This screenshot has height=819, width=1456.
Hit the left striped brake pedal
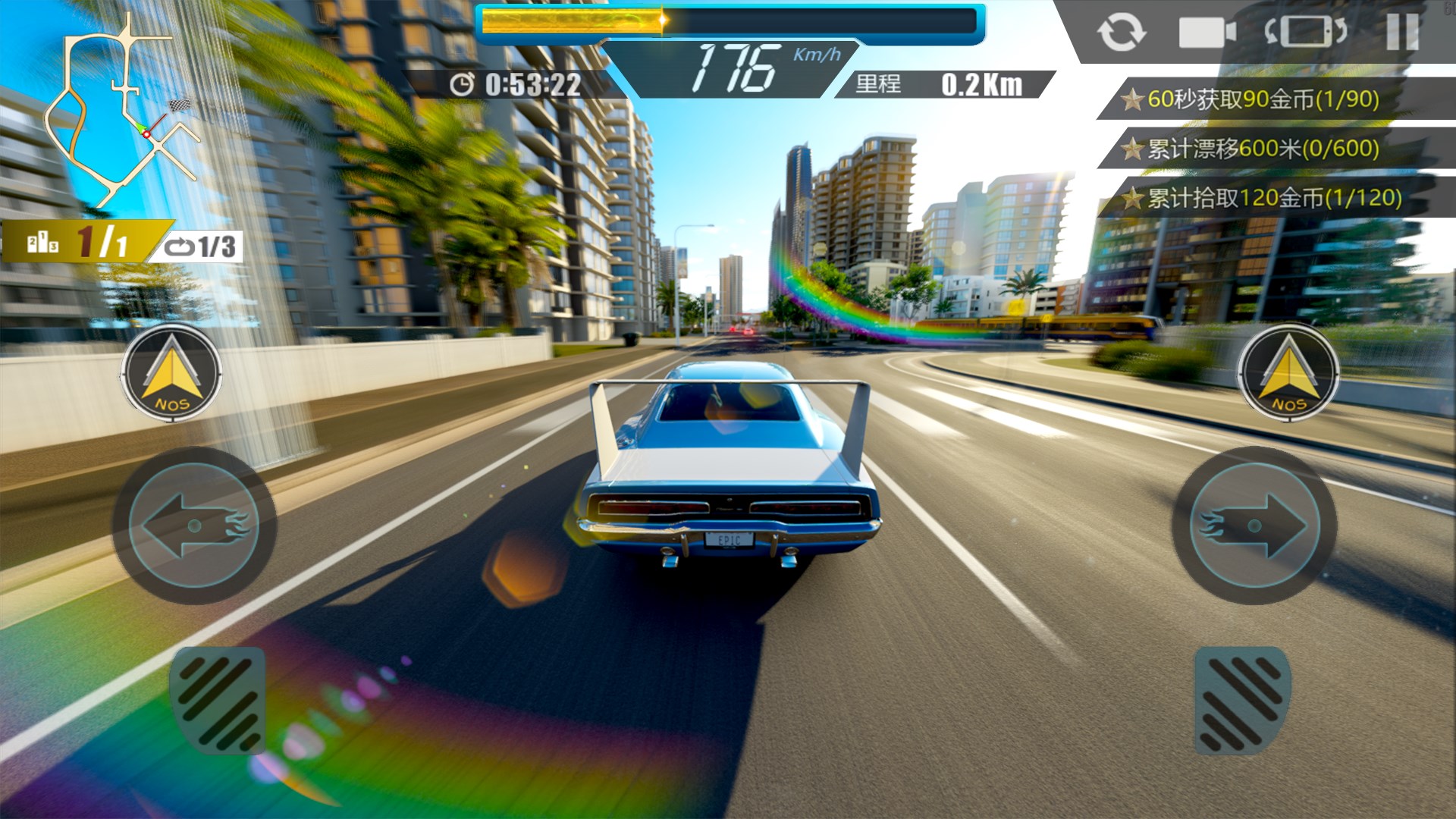pyautogui.click(x=218, y=701)
